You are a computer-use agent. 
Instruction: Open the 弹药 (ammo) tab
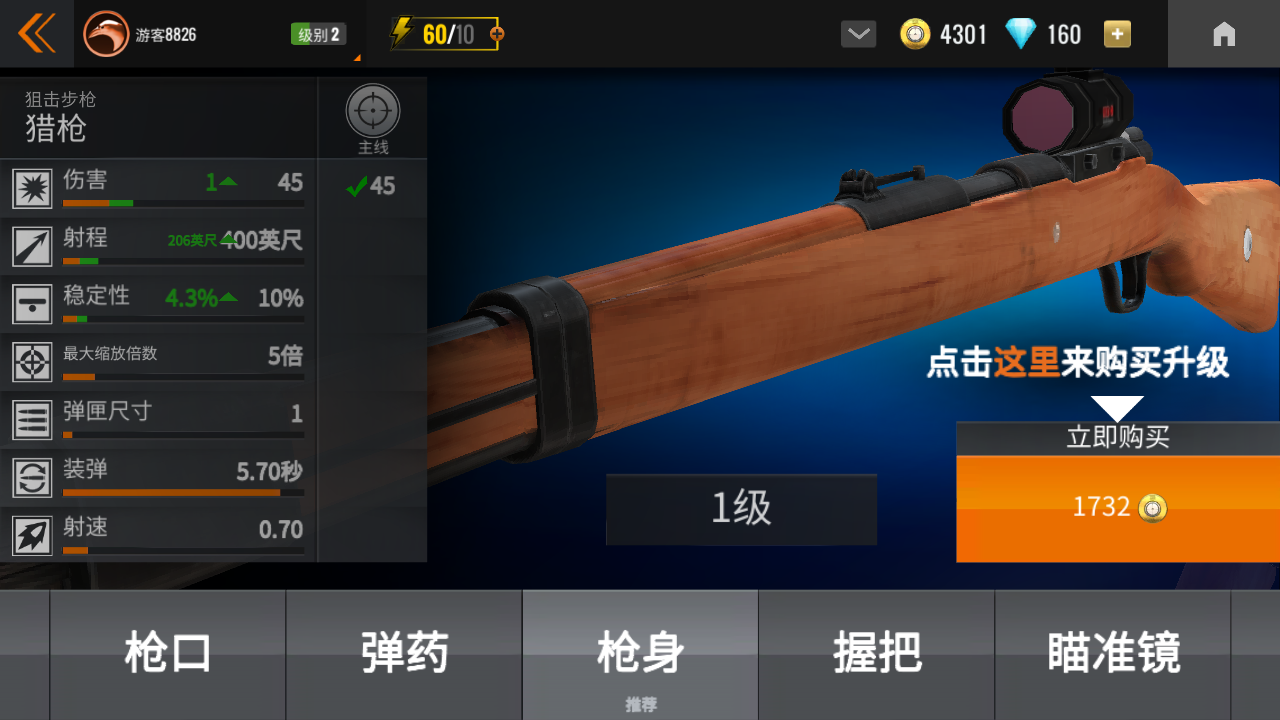(x=404, y=650)
